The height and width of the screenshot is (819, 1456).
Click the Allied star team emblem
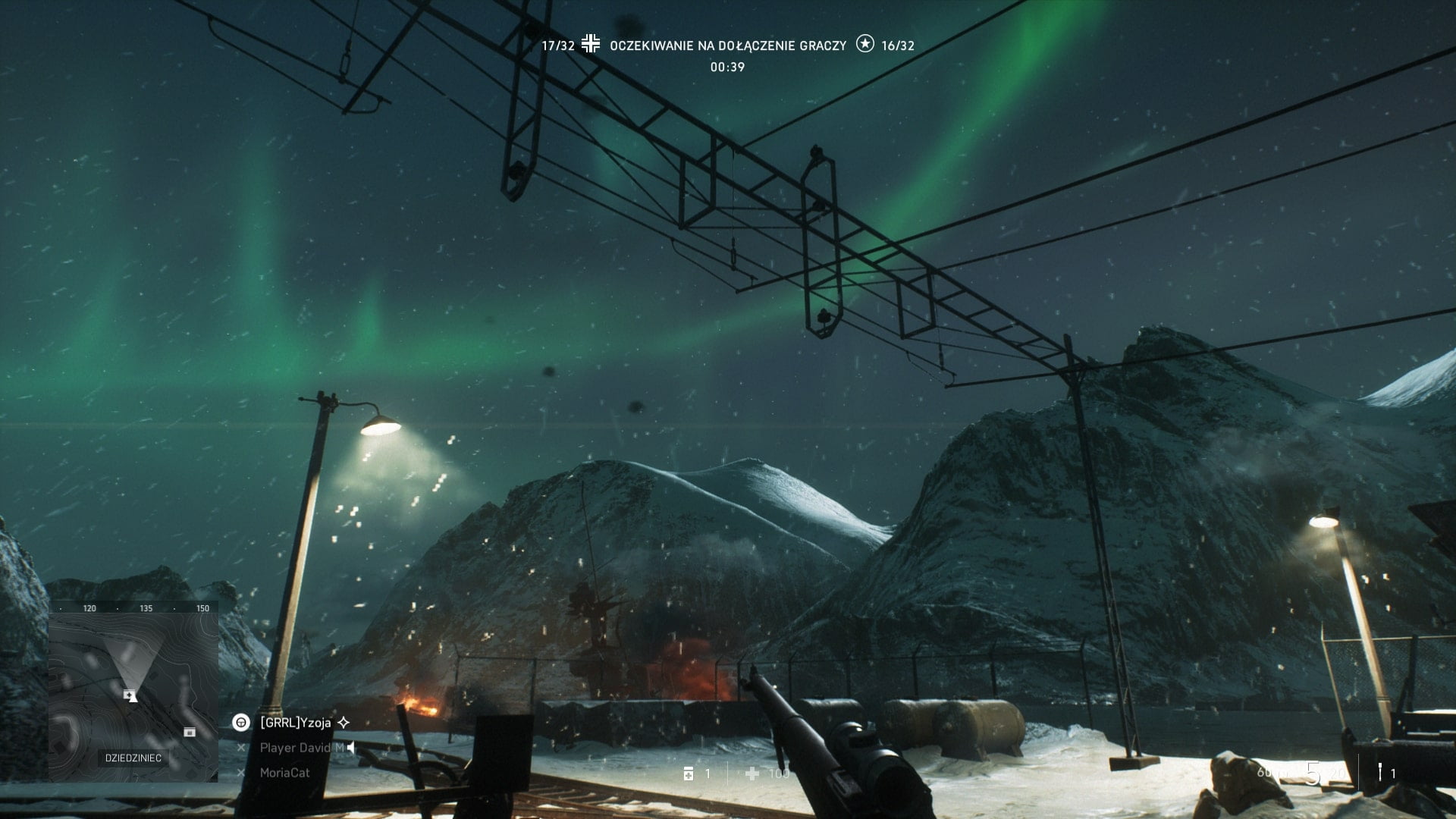[x=864, y=44]
